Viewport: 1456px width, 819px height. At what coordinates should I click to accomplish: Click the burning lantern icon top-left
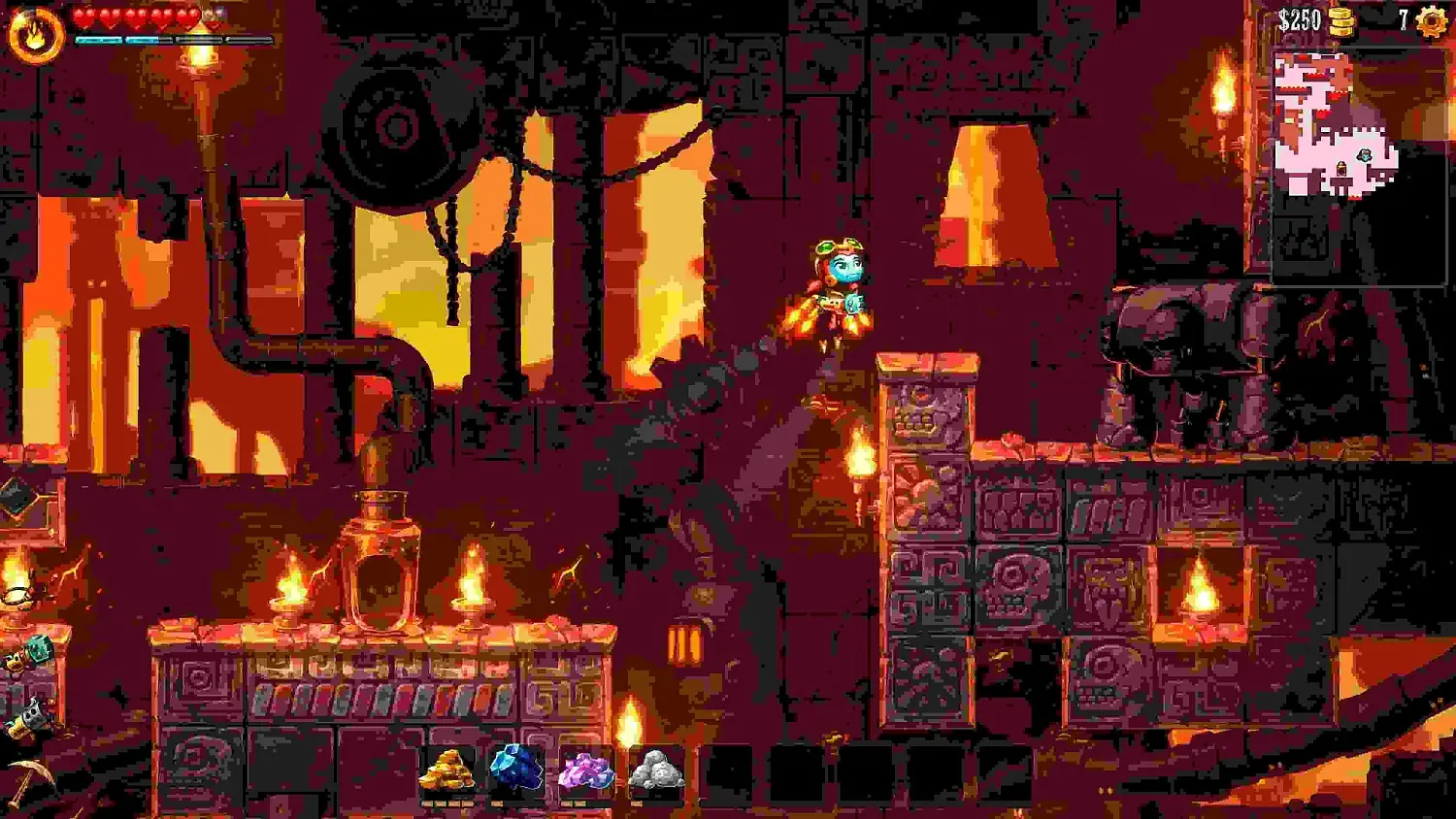(x=36, y=30)
